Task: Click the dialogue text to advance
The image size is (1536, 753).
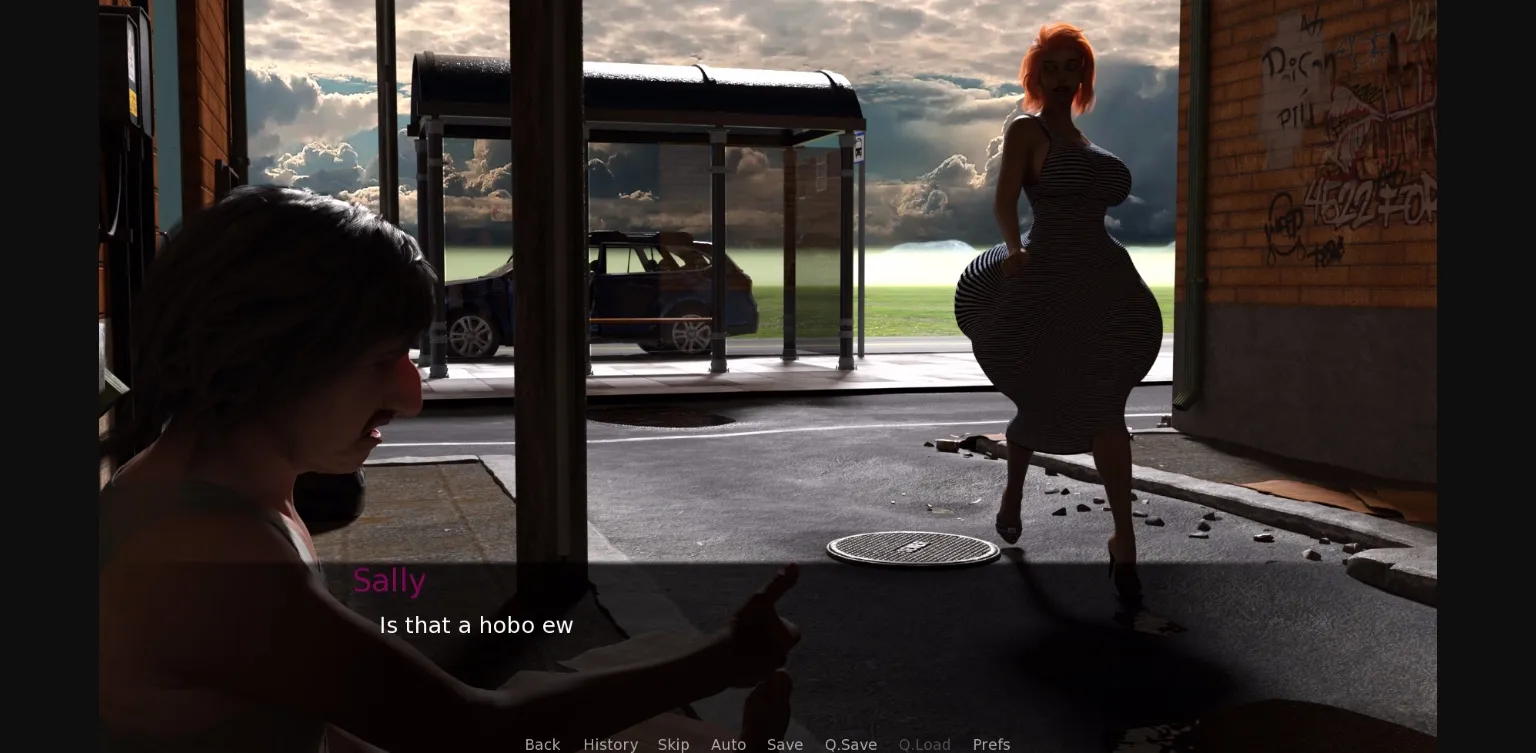Action: click(476, 625)
